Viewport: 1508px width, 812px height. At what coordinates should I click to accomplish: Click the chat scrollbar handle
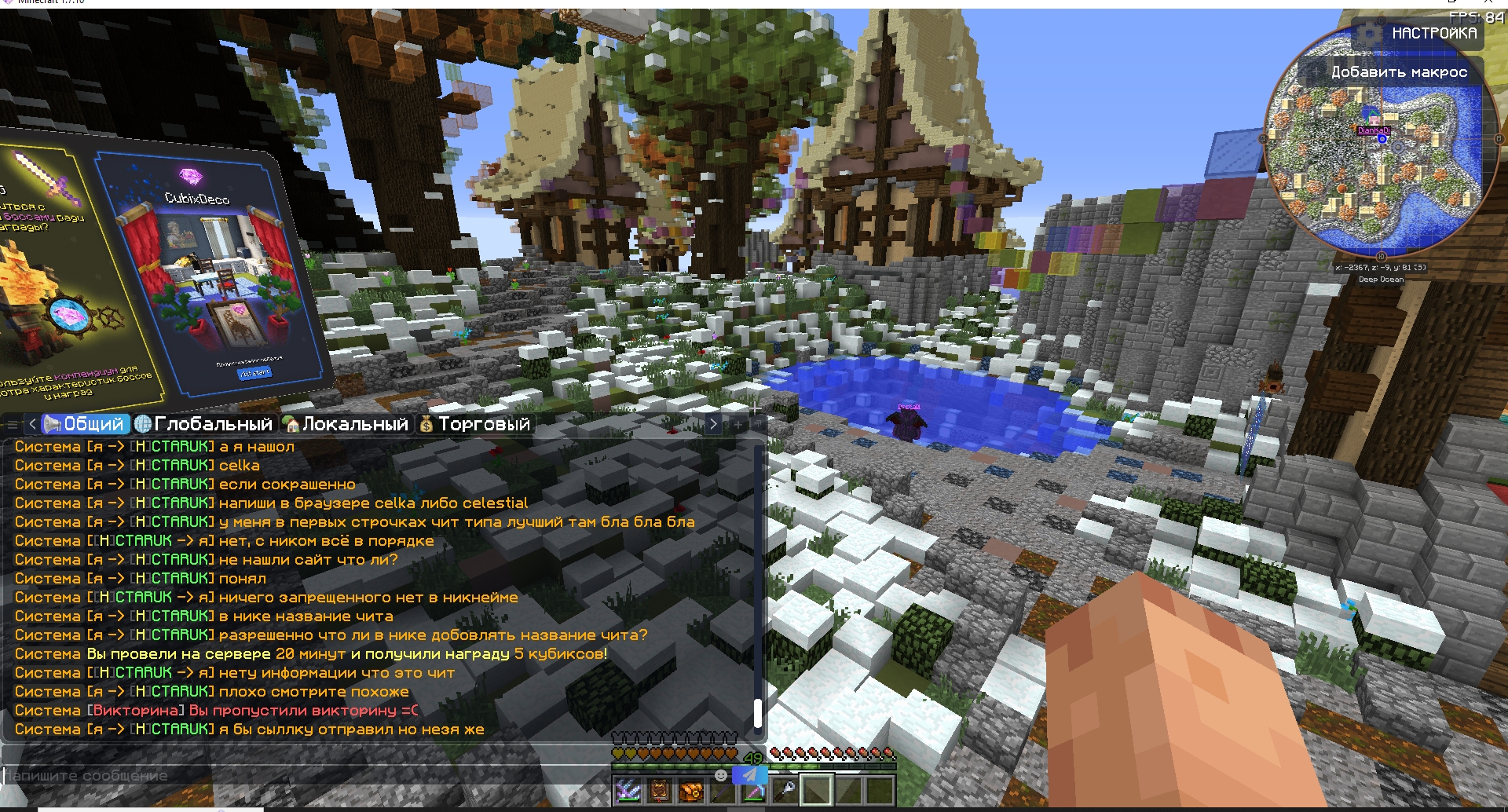pyautogui.click(x=758, y=713)
